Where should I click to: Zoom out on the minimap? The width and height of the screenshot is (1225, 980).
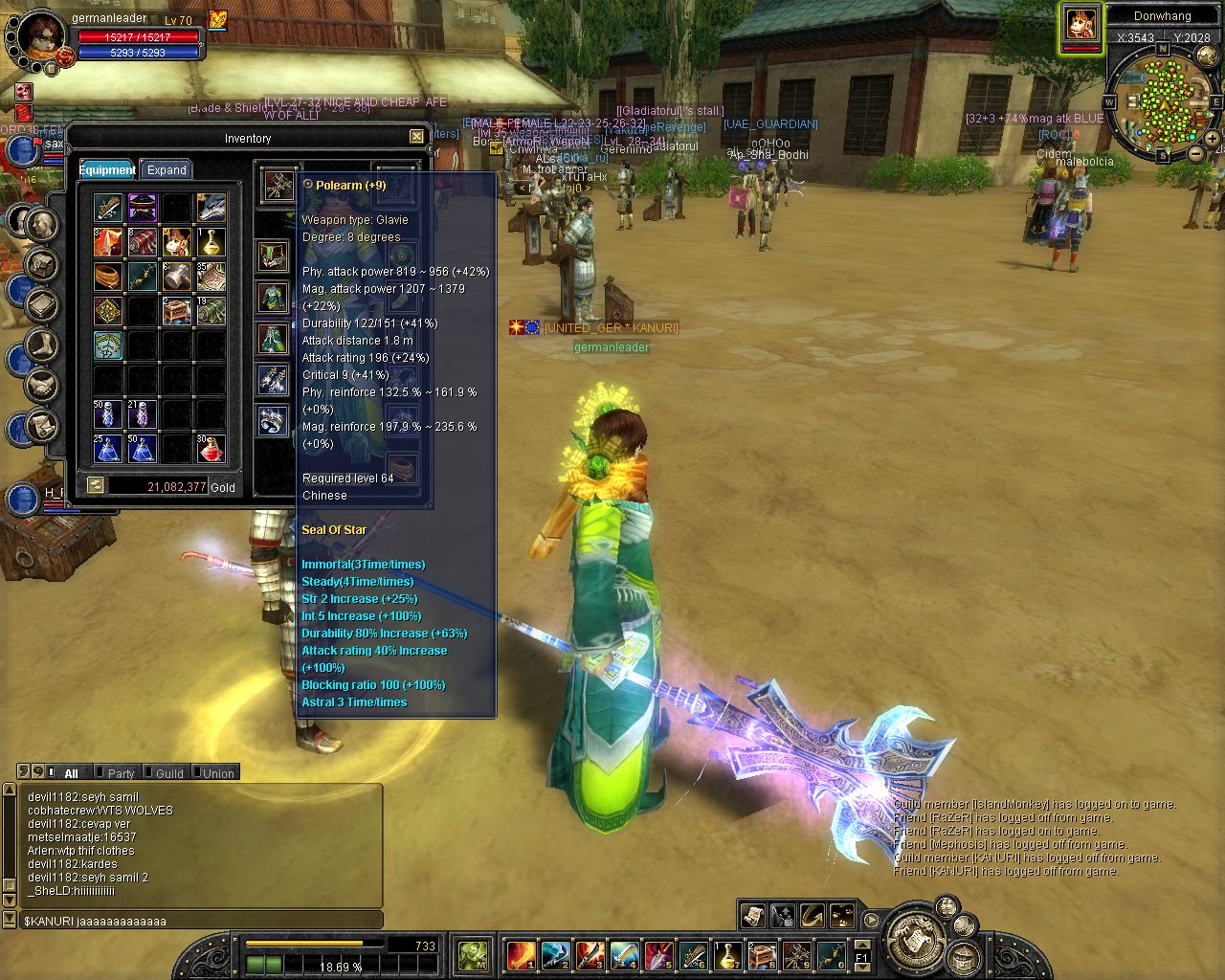[1196, 153]
